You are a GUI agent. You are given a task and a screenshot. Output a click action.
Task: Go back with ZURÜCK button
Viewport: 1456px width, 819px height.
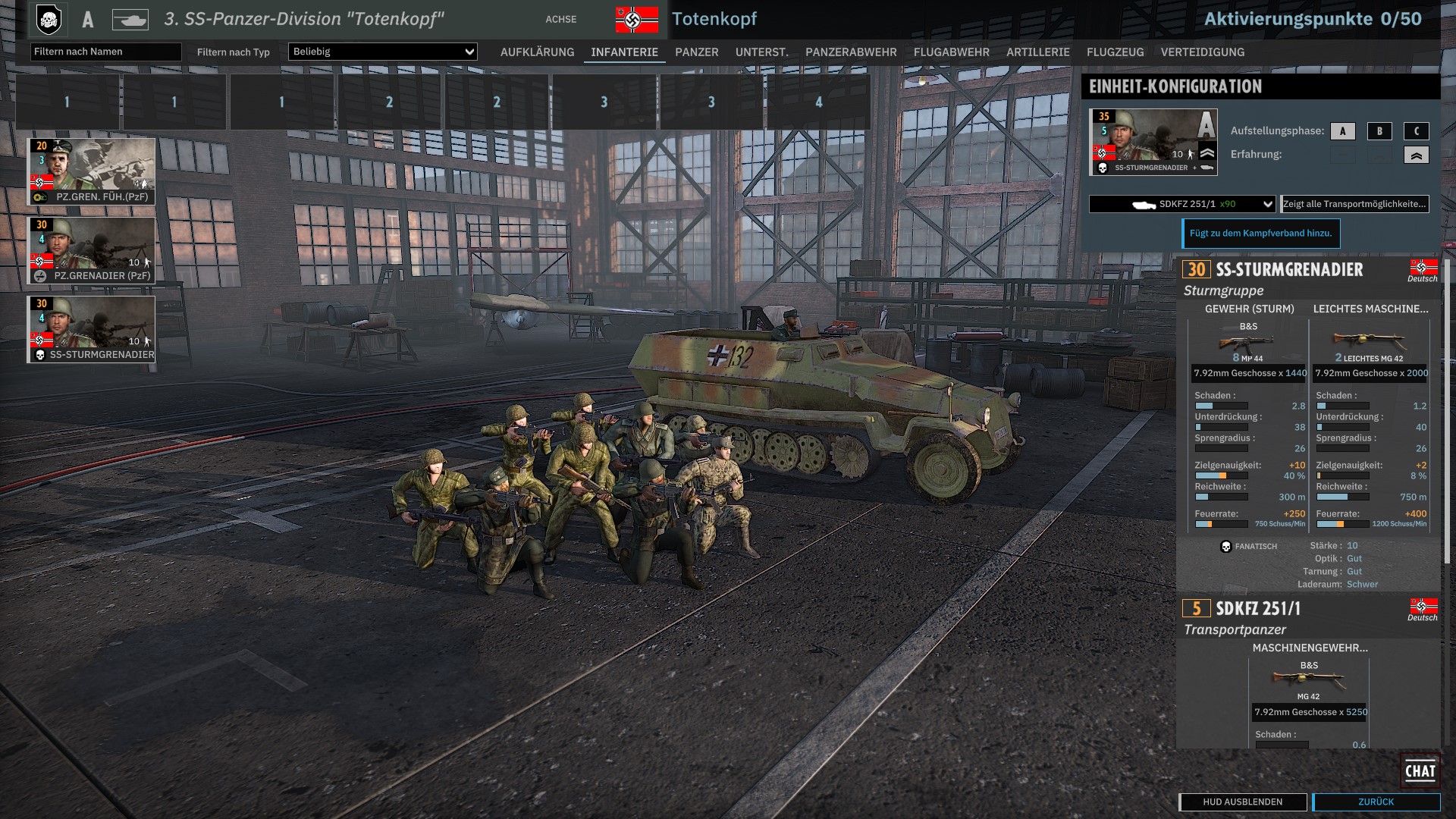tap(1376, 802)
